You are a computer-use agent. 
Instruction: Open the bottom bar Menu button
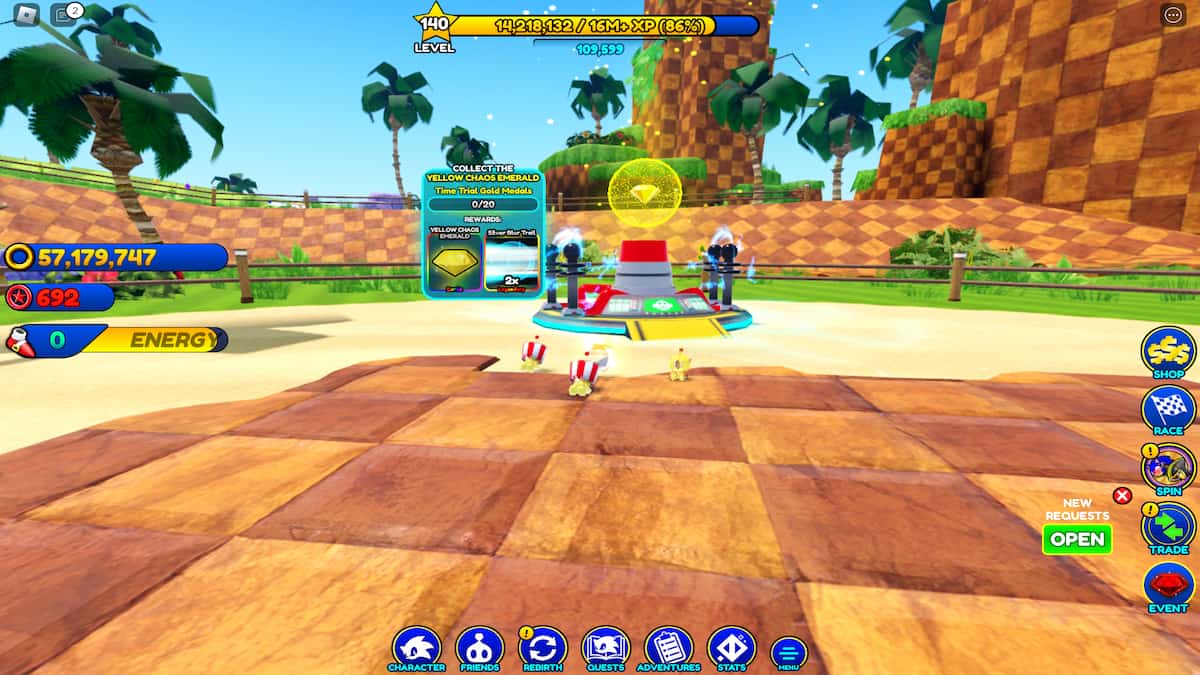point(788,653)
